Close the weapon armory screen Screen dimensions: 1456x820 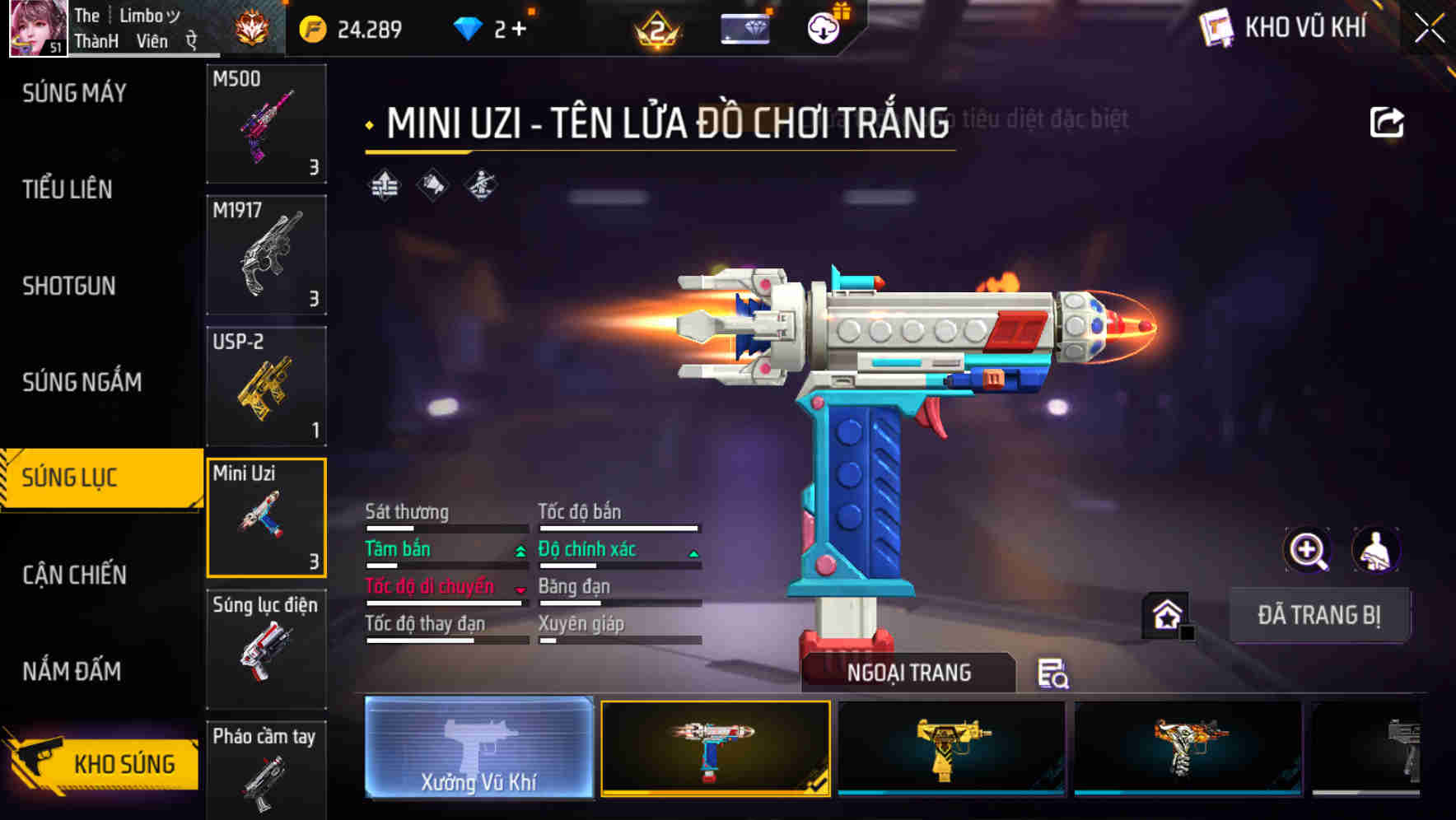tap(1429, 29)
